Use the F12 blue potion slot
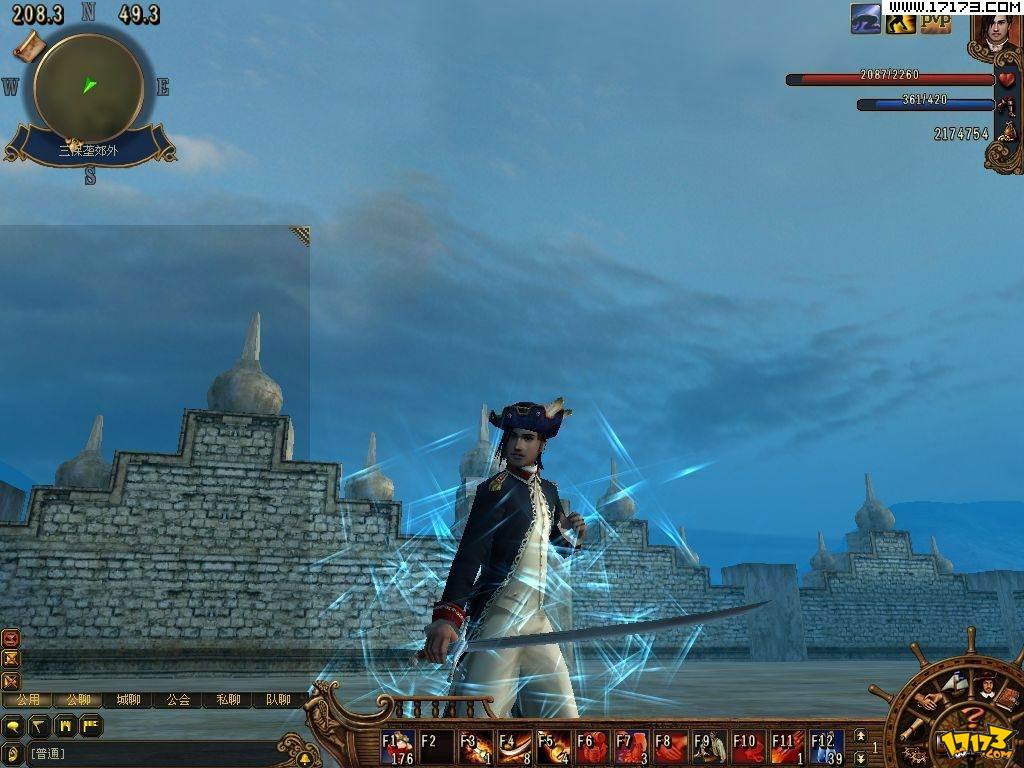The height and width of the screenshot is (768, 1024). 827,748
